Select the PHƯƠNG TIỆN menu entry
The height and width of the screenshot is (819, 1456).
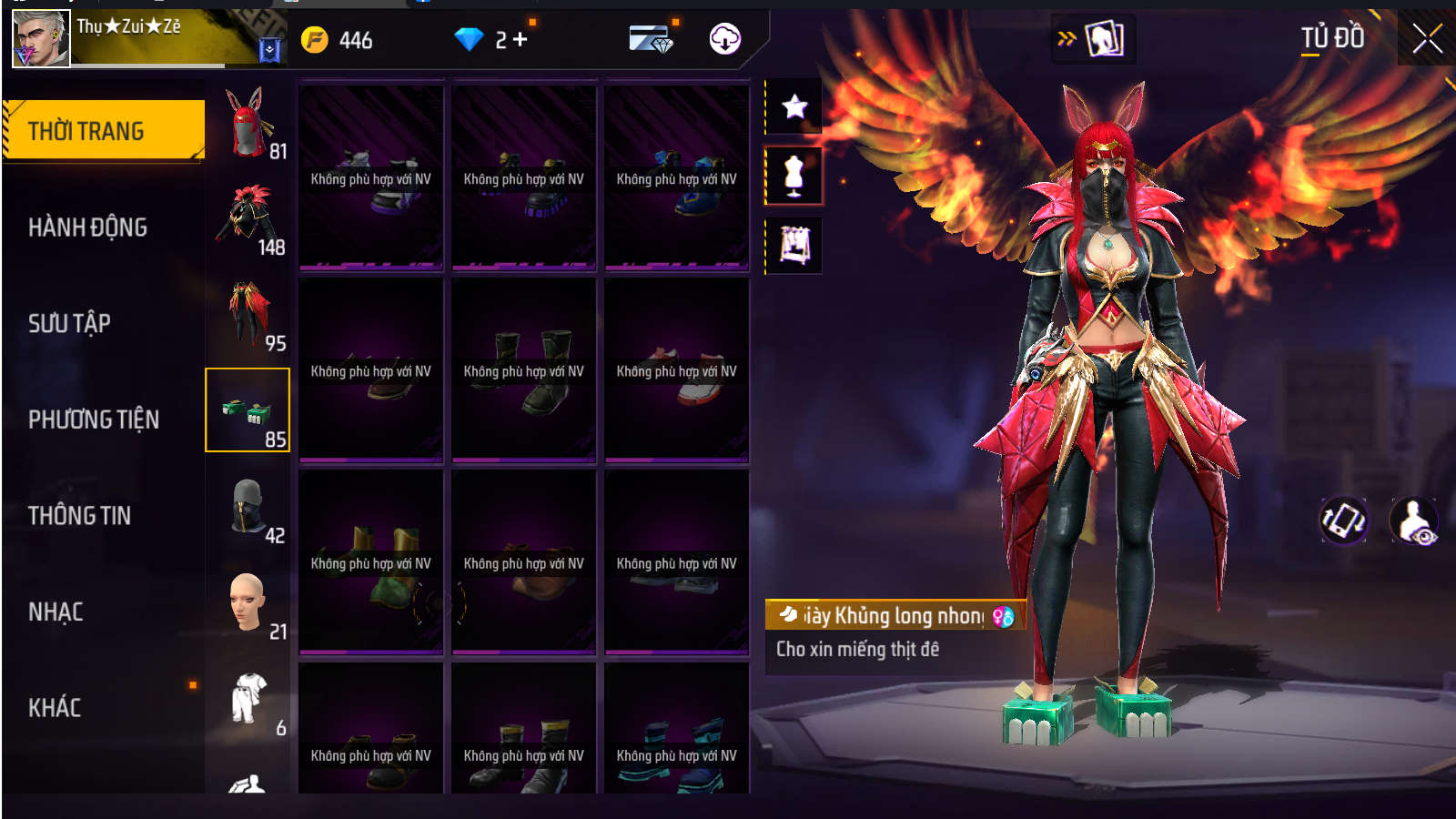point(94,420)
